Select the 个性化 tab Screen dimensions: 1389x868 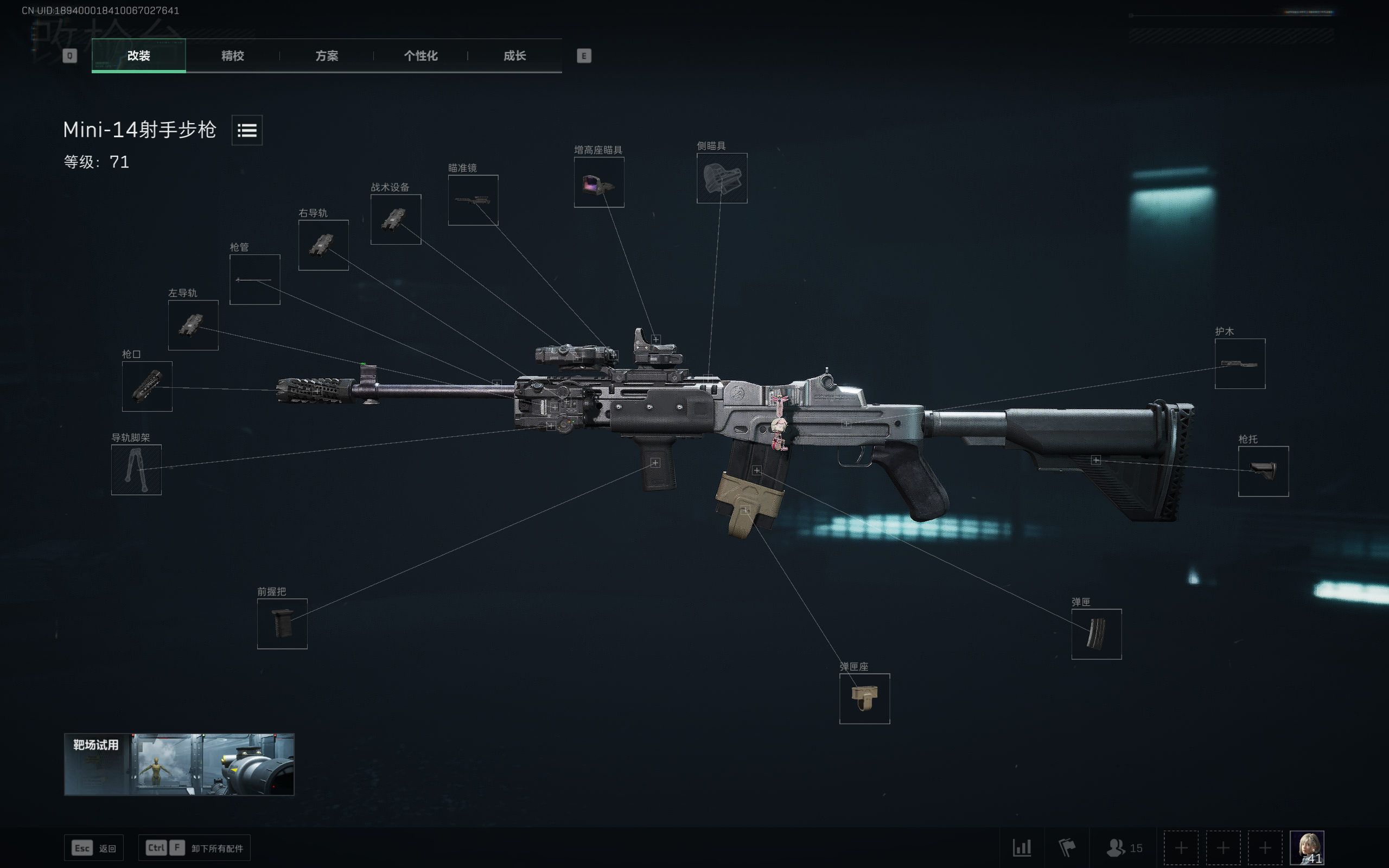pyautogui.click(x=420, y=56)
